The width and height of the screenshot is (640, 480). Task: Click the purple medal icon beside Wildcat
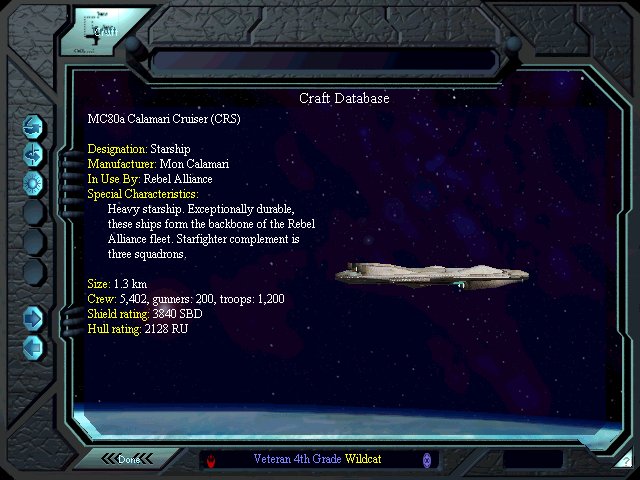click(427, 460)
